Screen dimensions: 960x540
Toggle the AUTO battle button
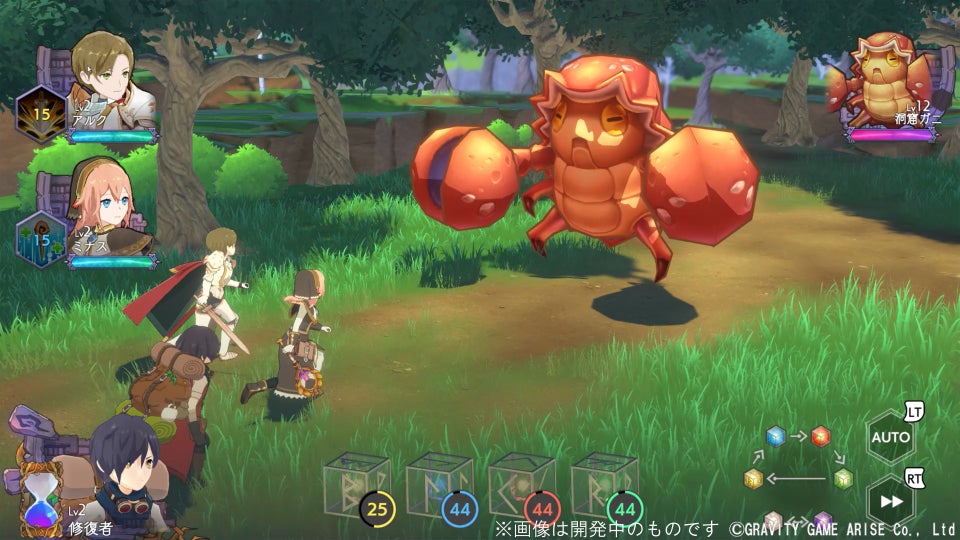890,437
